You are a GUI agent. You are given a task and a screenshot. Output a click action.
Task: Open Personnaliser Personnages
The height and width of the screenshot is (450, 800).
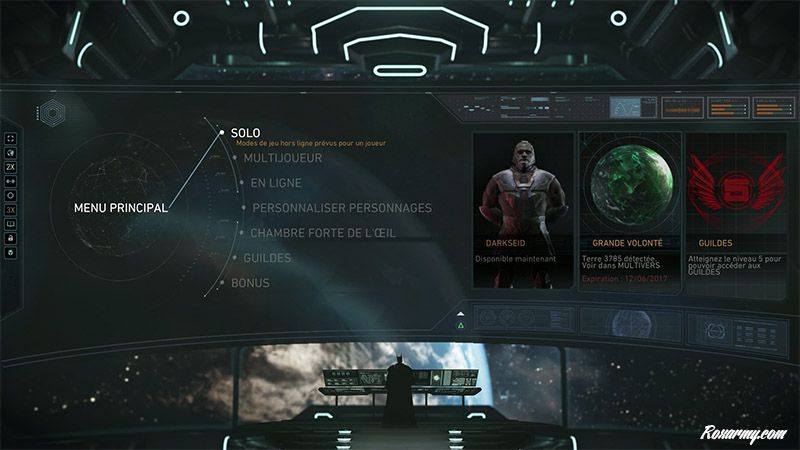(342, 208)
